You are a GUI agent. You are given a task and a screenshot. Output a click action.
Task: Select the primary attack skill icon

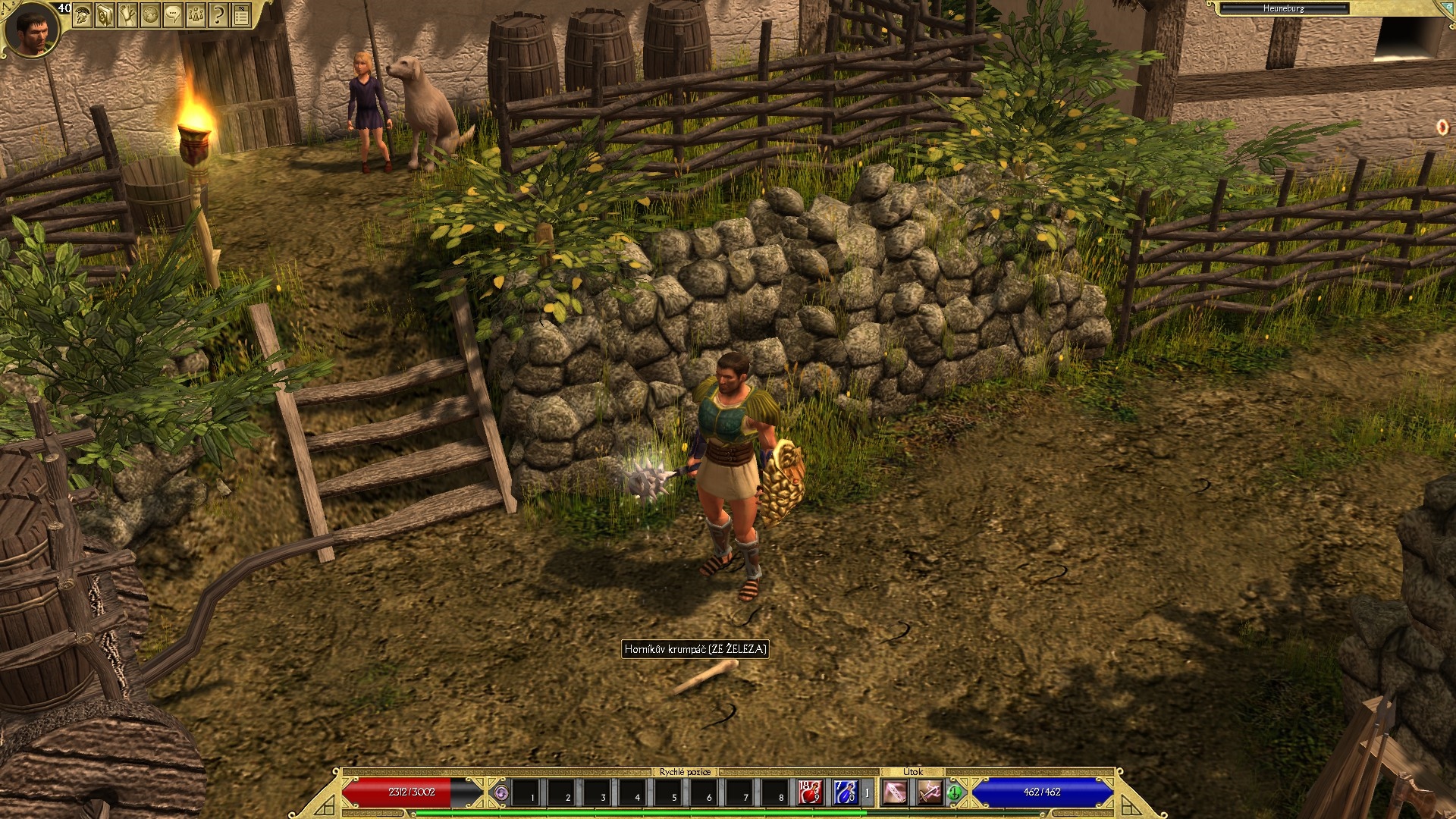tap(896, 793)
